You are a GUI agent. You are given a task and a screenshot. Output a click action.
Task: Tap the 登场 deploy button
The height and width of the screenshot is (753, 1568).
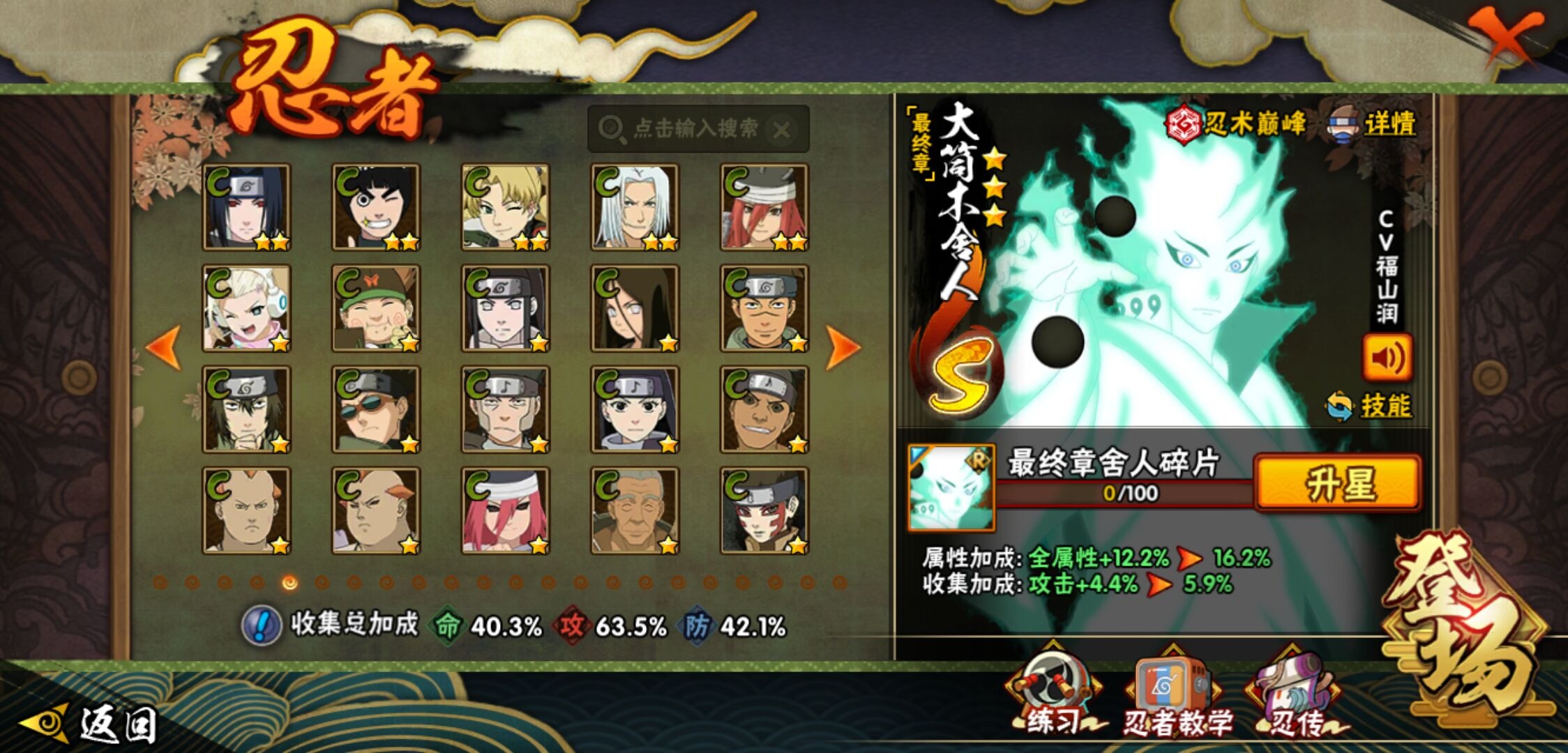click(x=1465, y=627)
